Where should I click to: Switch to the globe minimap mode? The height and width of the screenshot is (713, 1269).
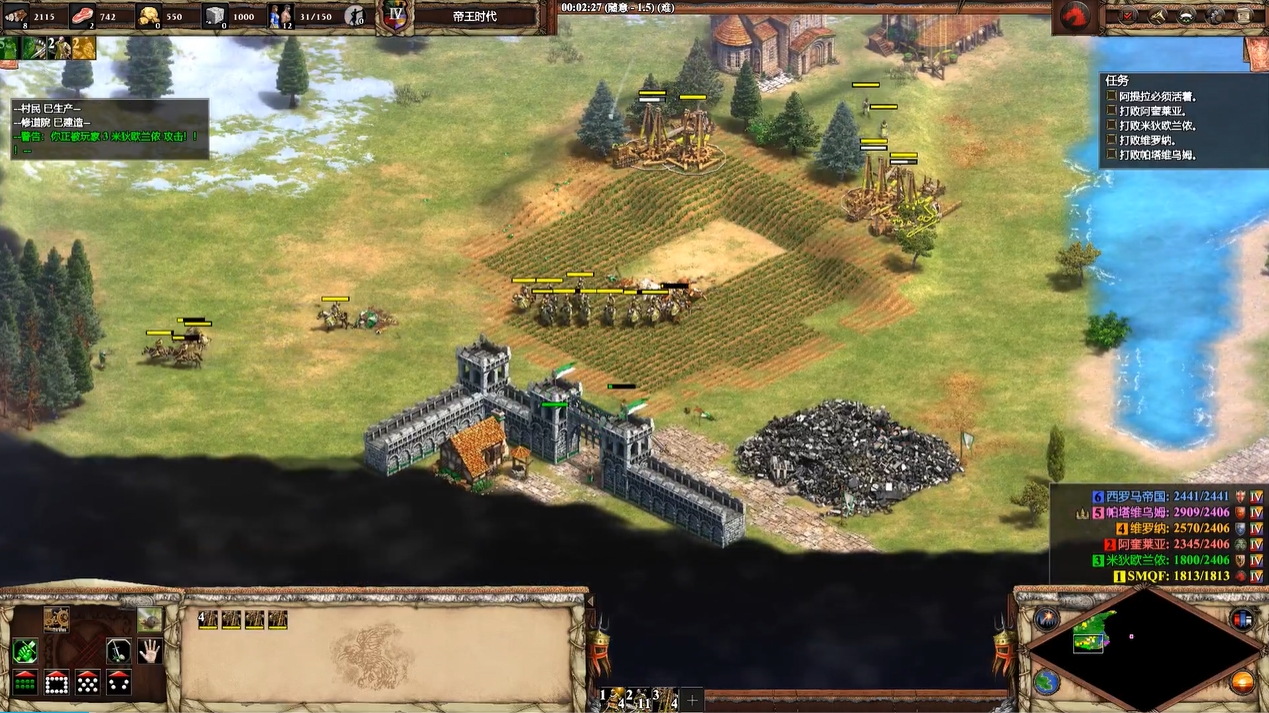coord(1046,683)
